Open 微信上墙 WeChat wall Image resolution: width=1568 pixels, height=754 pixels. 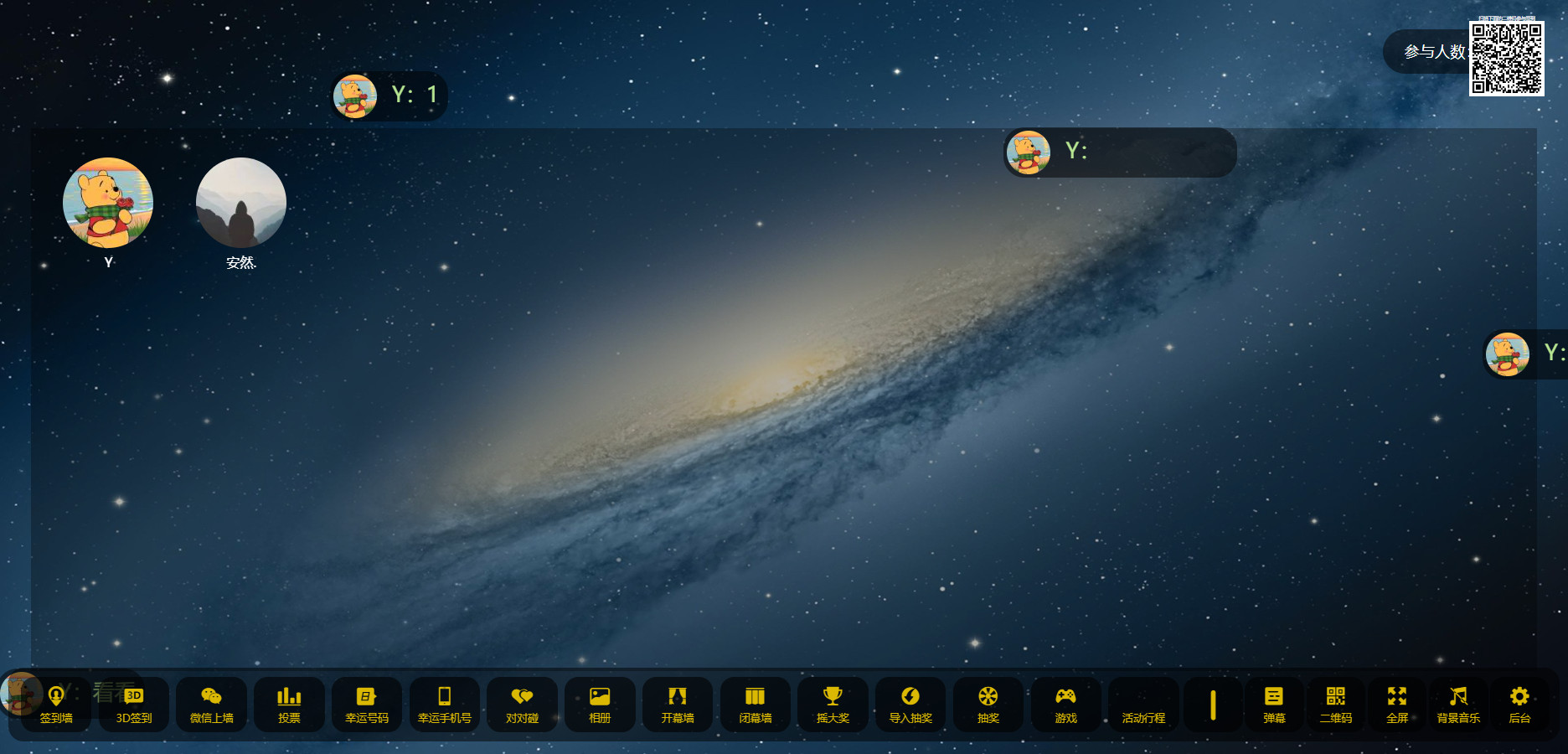click(211, 705)
